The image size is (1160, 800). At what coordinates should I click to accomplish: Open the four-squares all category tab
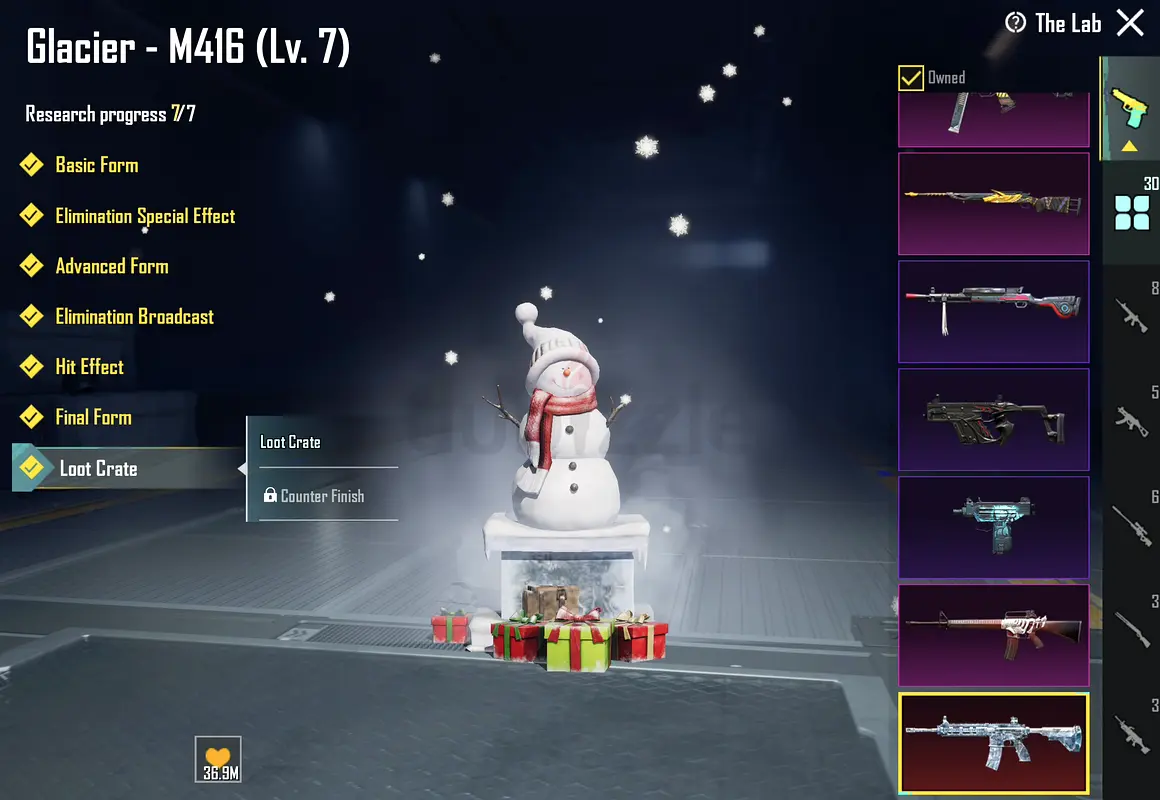pyautogui.click(x=1131, y=212)
